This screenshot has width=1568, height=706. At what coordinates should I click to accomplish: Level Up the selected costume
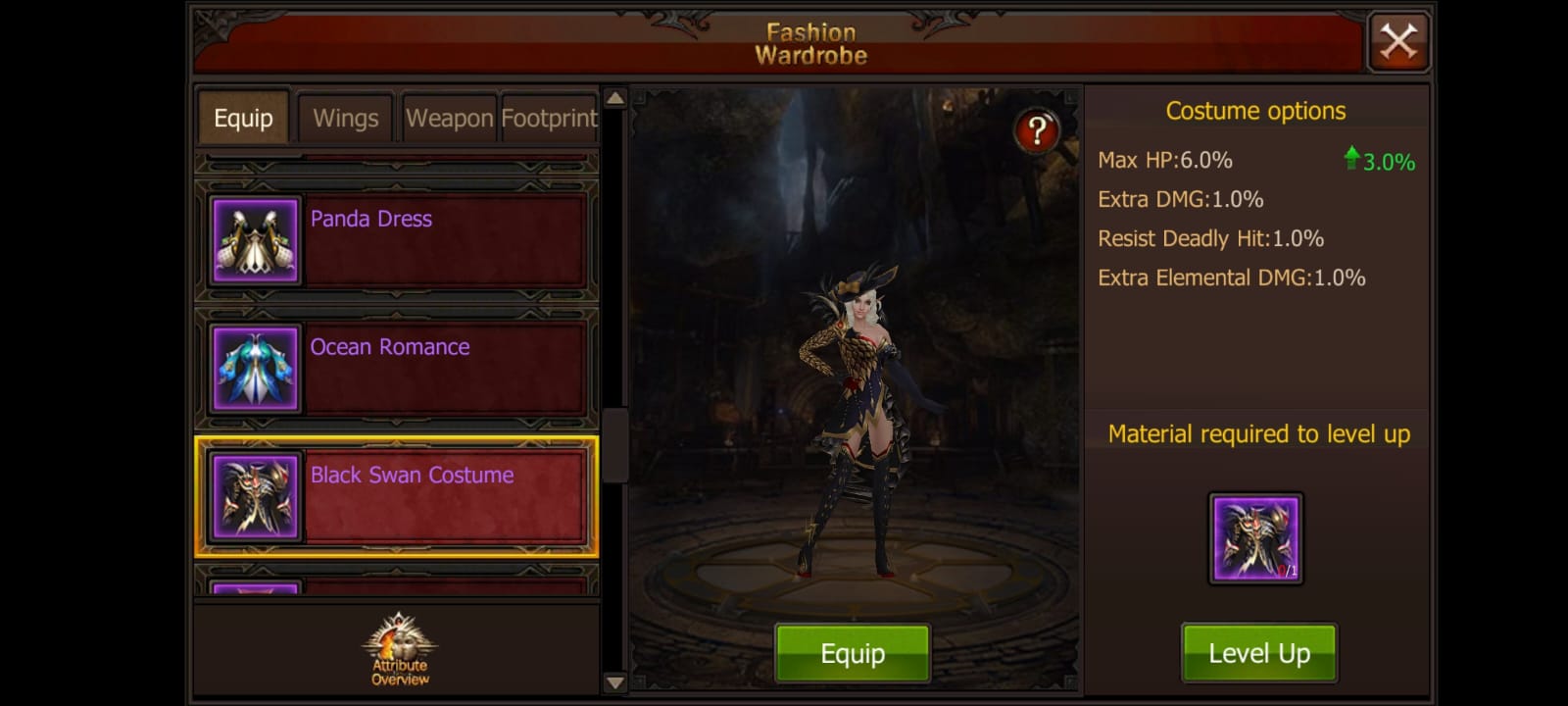click(x=1258, y=653)
